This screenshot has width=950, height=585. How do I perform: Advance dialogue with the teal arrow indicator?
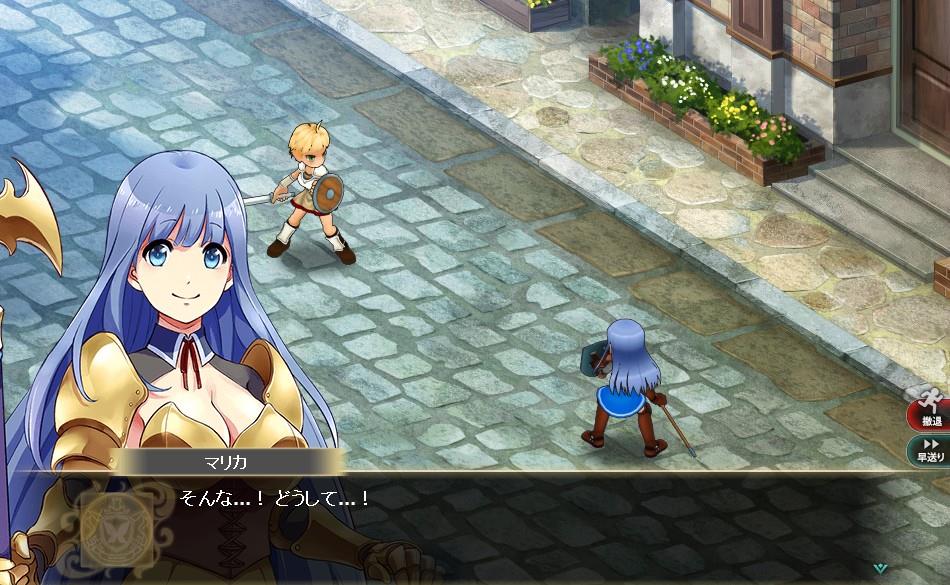tap(879, 567)
